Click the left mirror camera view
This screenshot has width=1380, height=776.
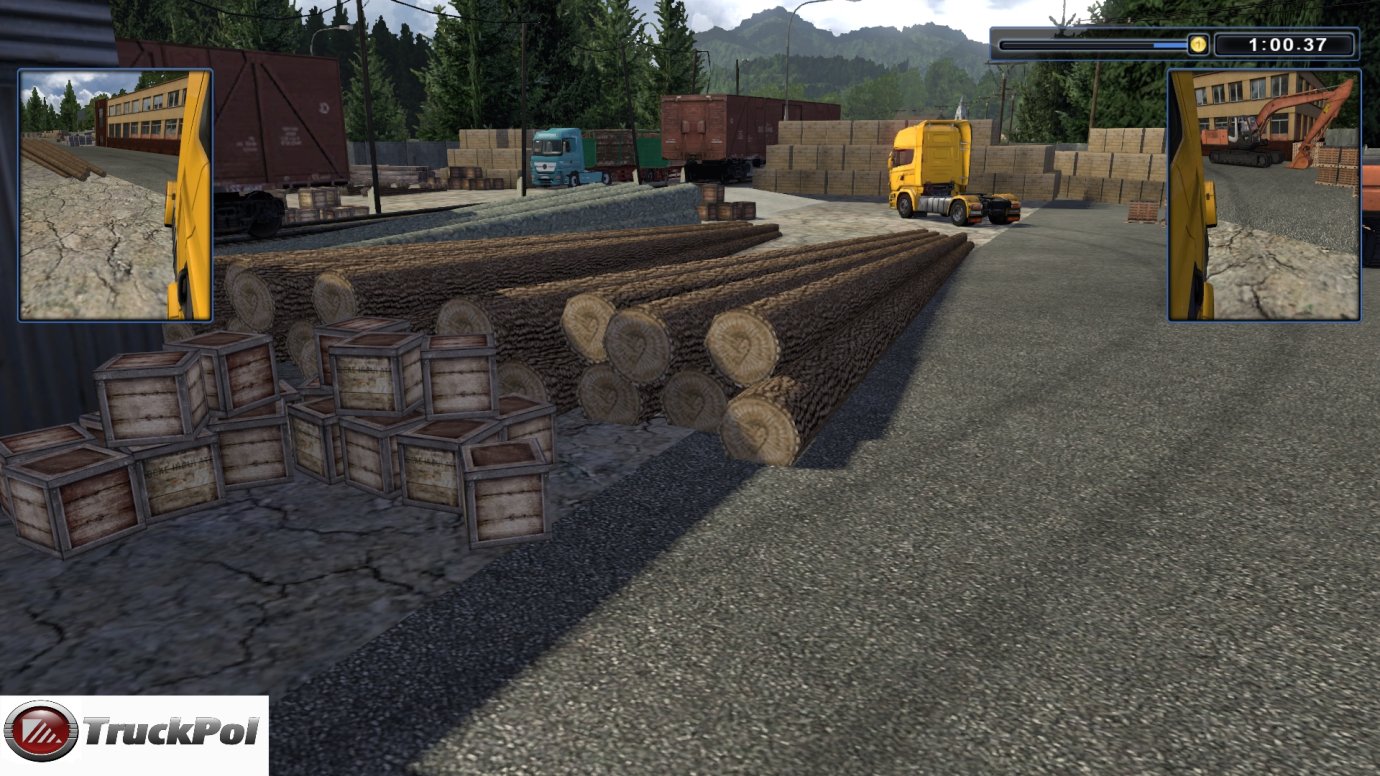[x=112, y=193]
